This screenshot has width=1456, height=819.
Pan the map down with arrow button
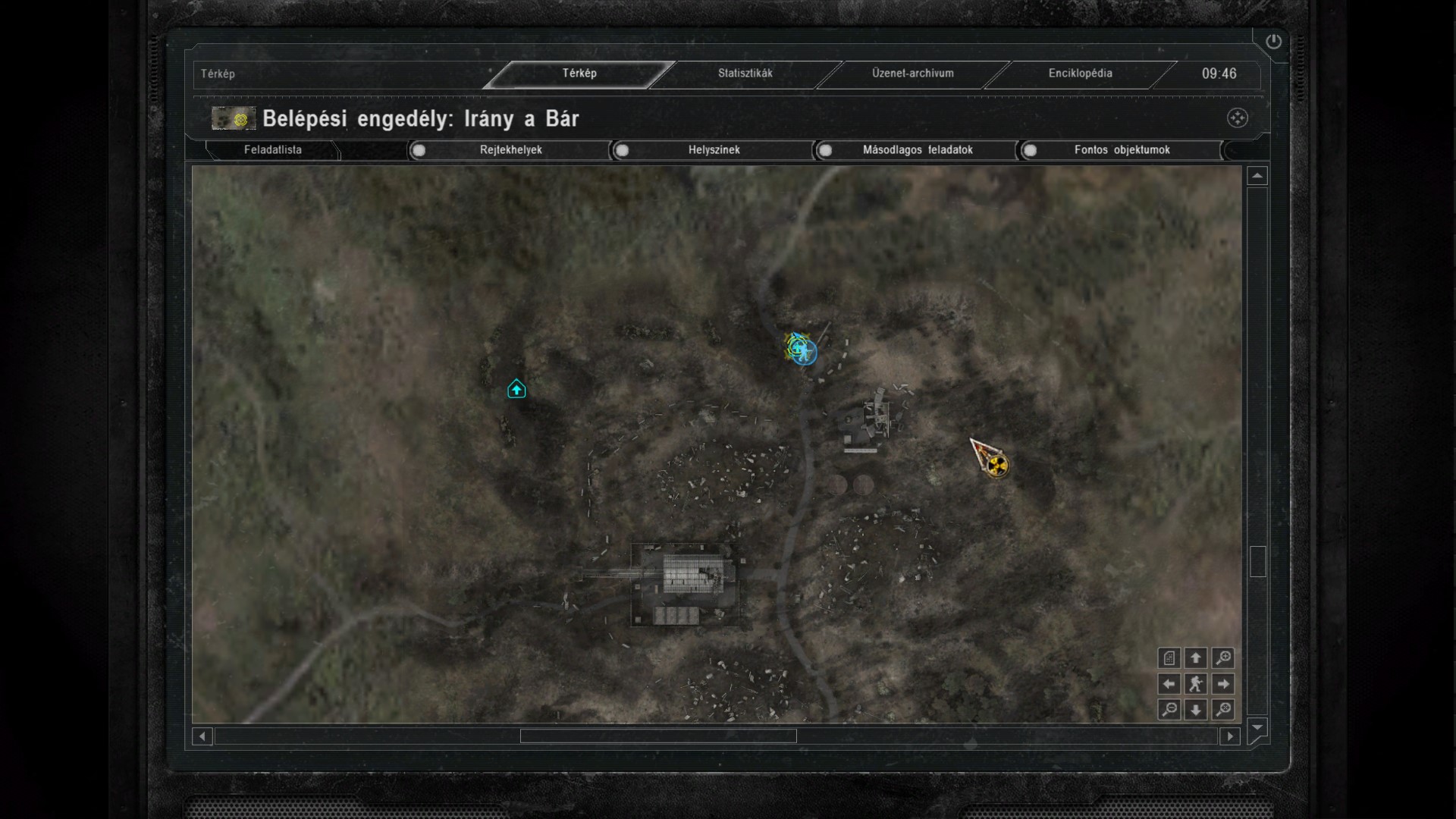(1196, 710)
